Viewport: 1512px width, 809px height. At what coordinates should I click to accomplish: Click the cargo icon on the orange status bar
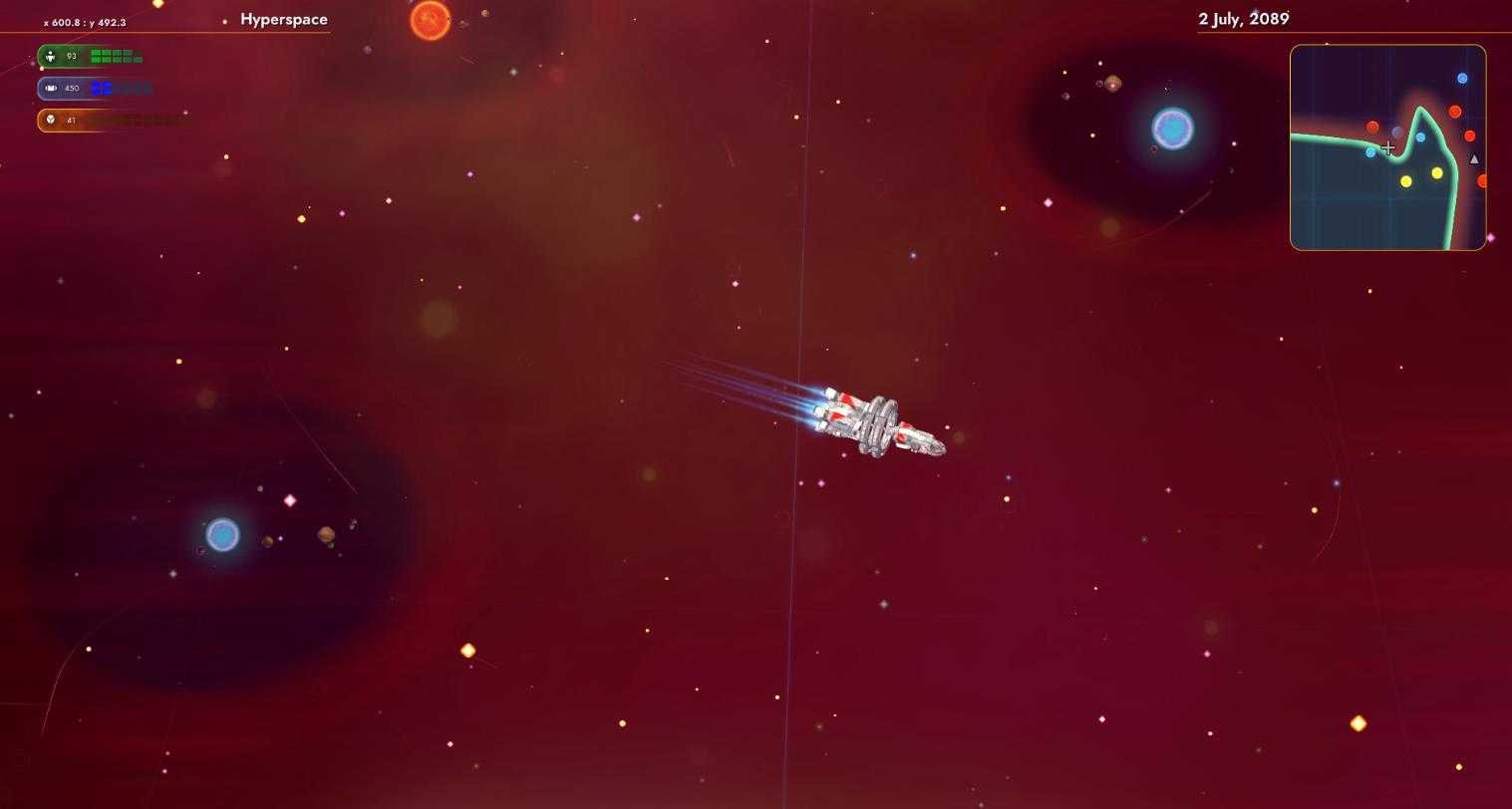[51, 120]
